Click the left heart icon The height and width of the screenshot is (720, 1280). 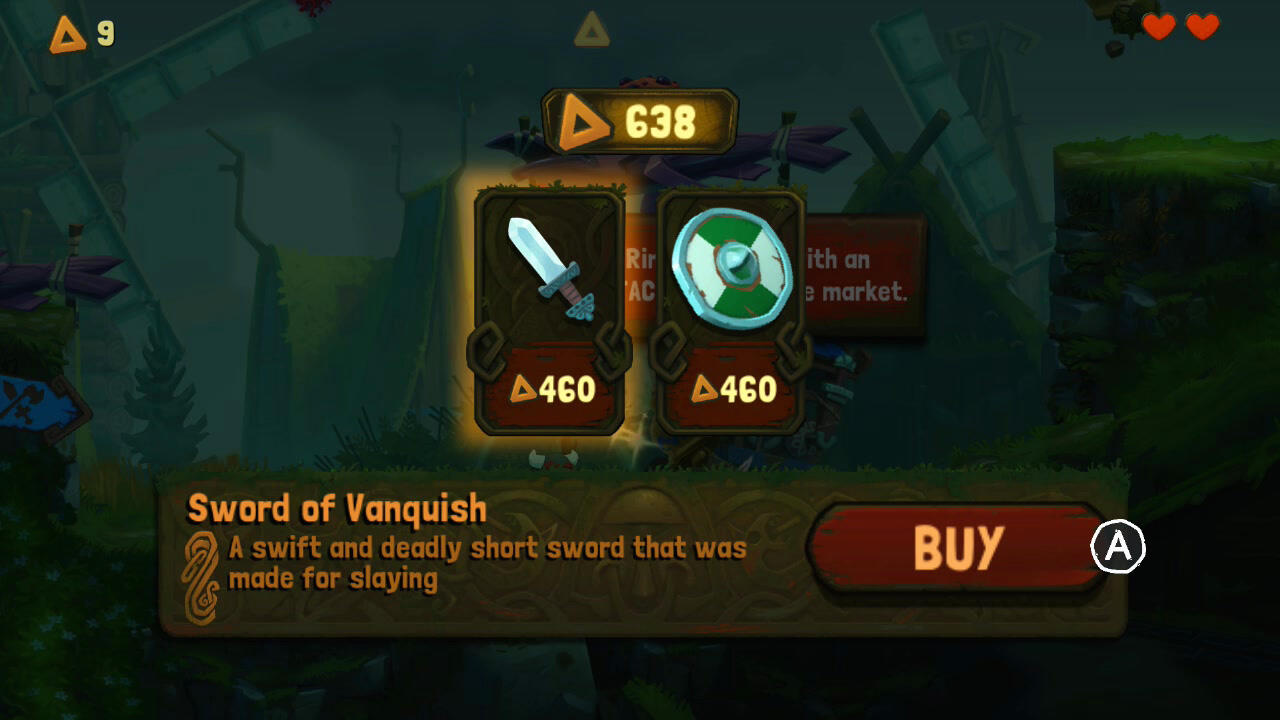coord(1158,28)
